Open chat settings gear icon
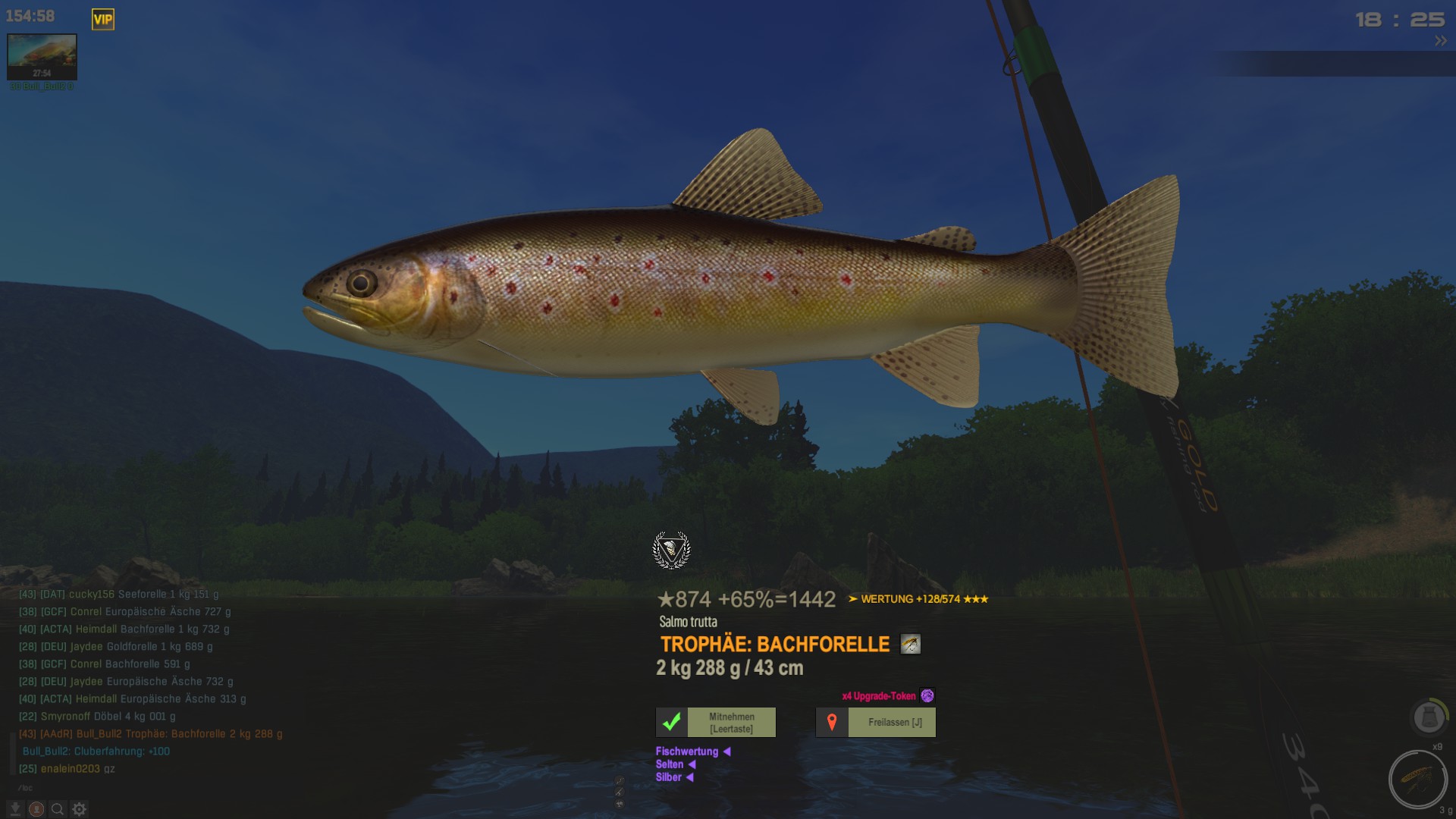Screen dimensions: 1456x819 (x=79, y=809)
